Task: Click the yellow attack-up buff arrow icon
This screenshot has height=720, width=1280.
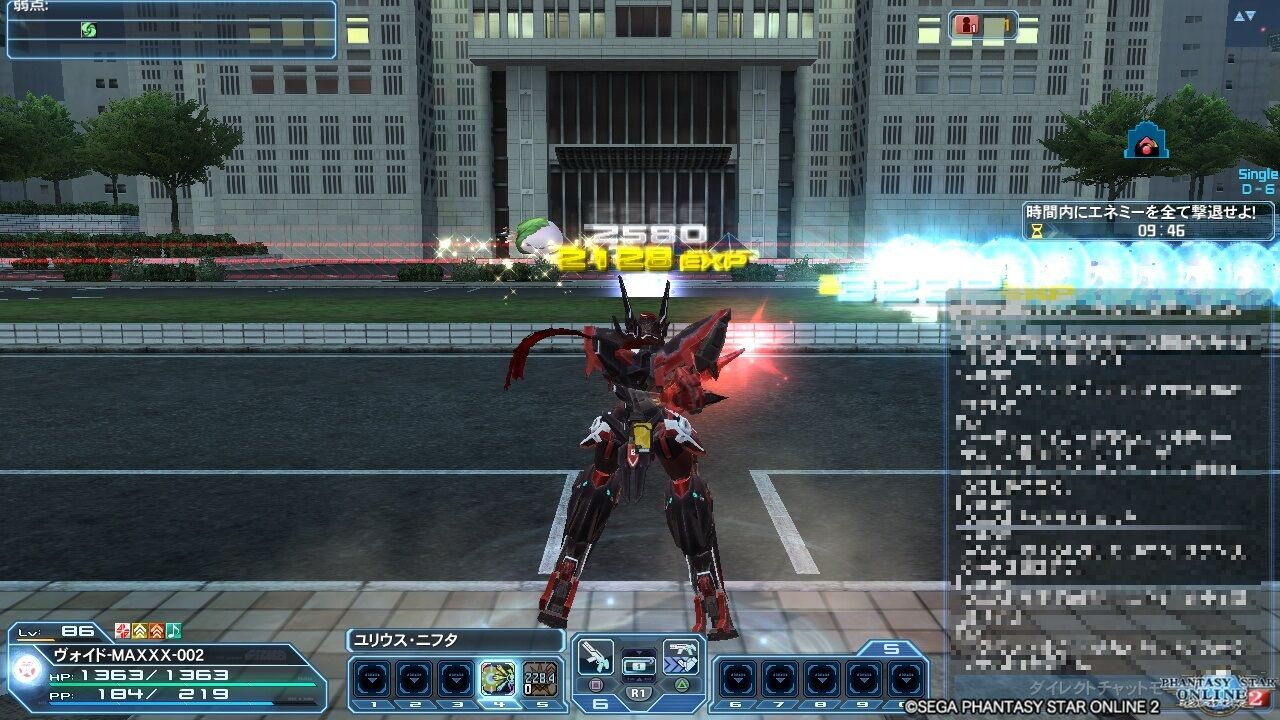Action: 140,632
